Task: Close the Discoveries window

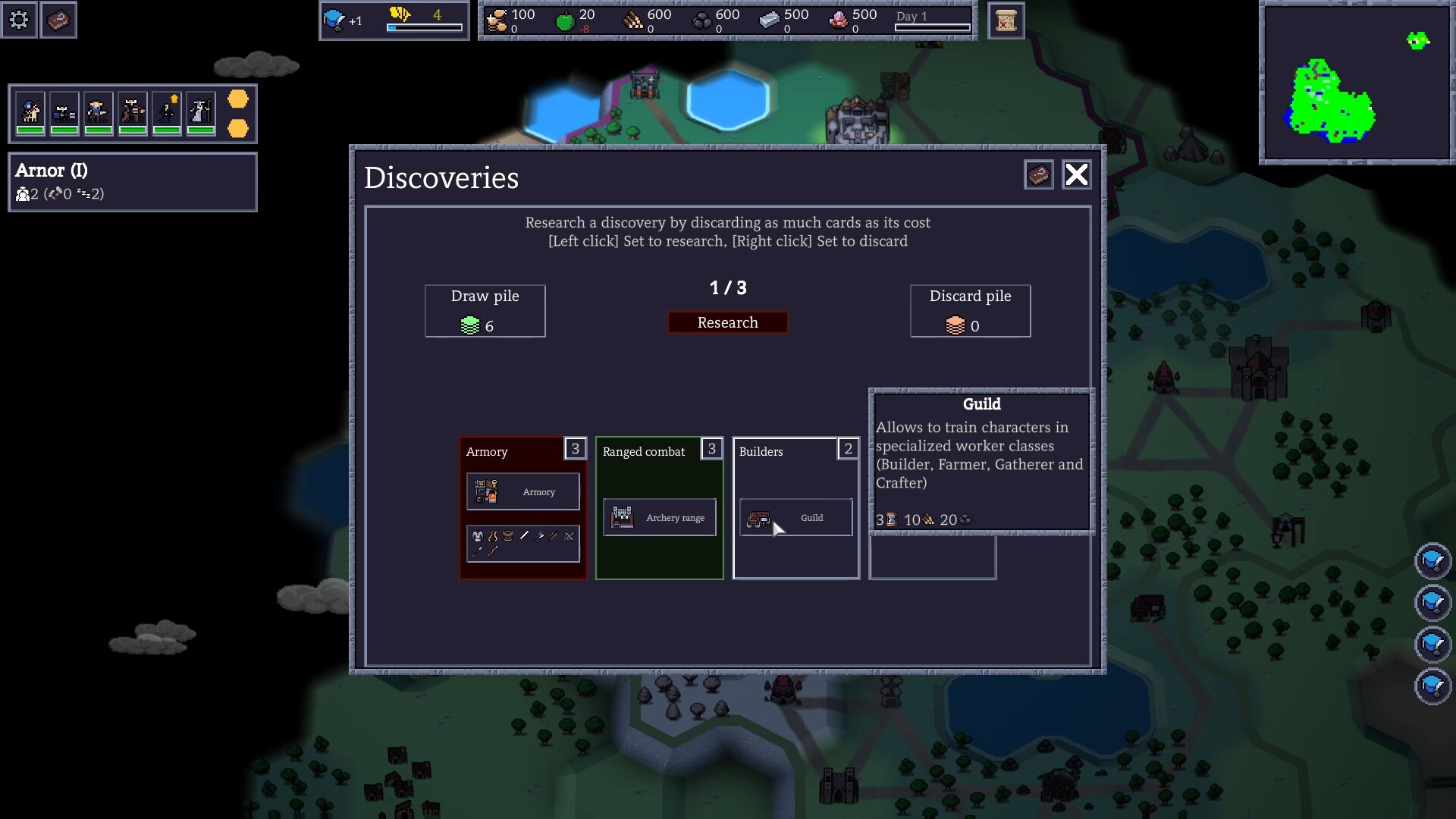Action: [x=1077, y=174]
